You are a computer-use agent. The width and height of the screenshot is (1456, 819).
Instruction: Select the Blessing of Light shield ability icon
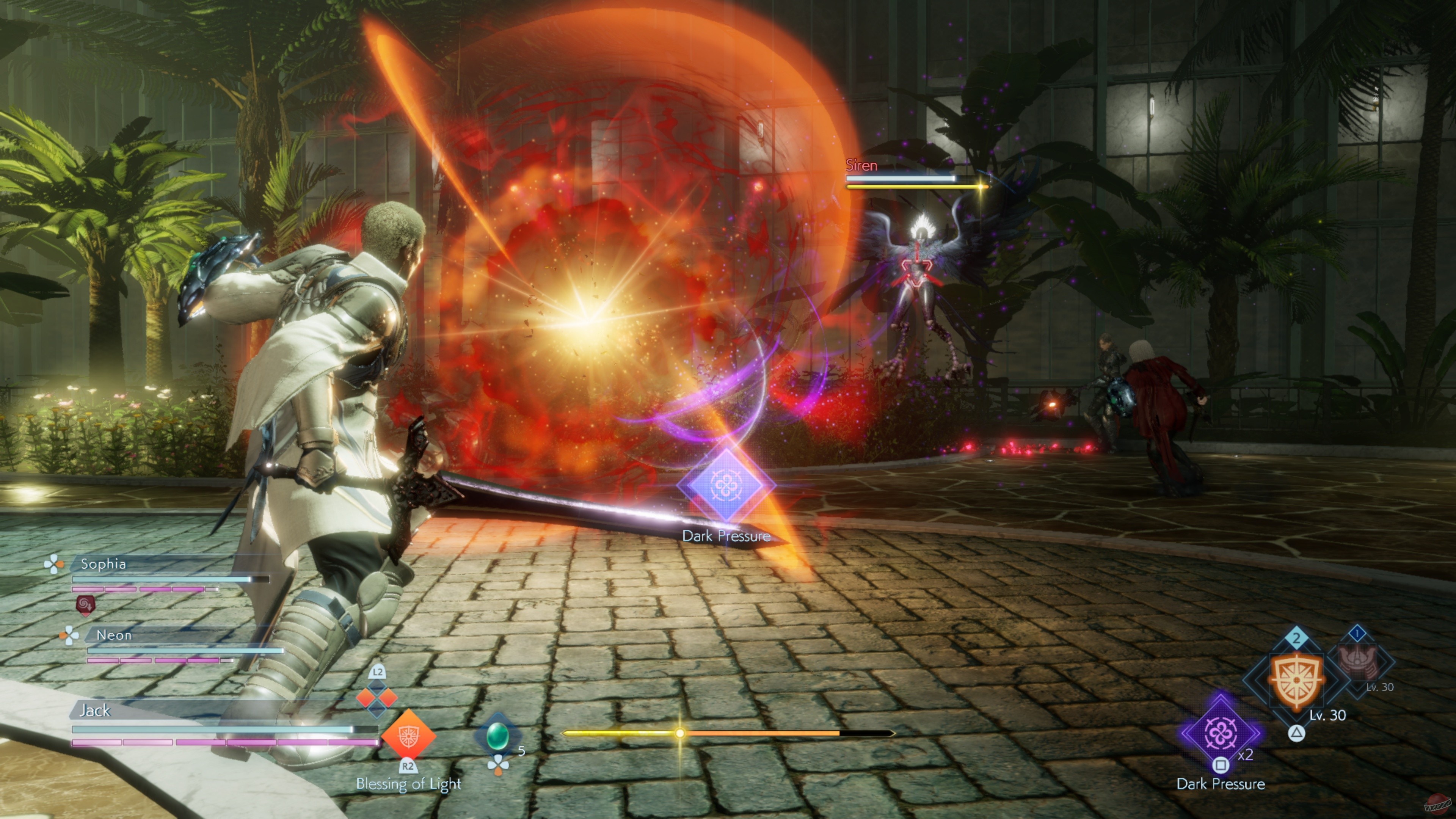pyautogui.click(x=409, y=736)
